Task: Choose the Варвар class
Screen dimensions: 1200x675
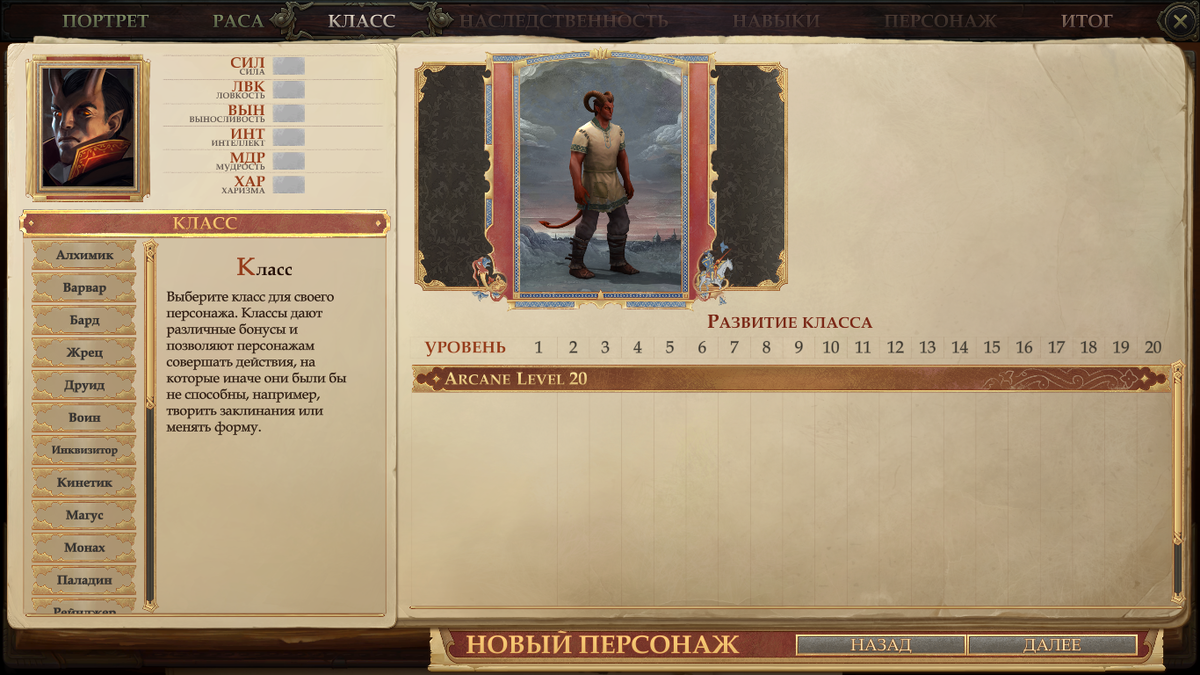Action: 84,288
